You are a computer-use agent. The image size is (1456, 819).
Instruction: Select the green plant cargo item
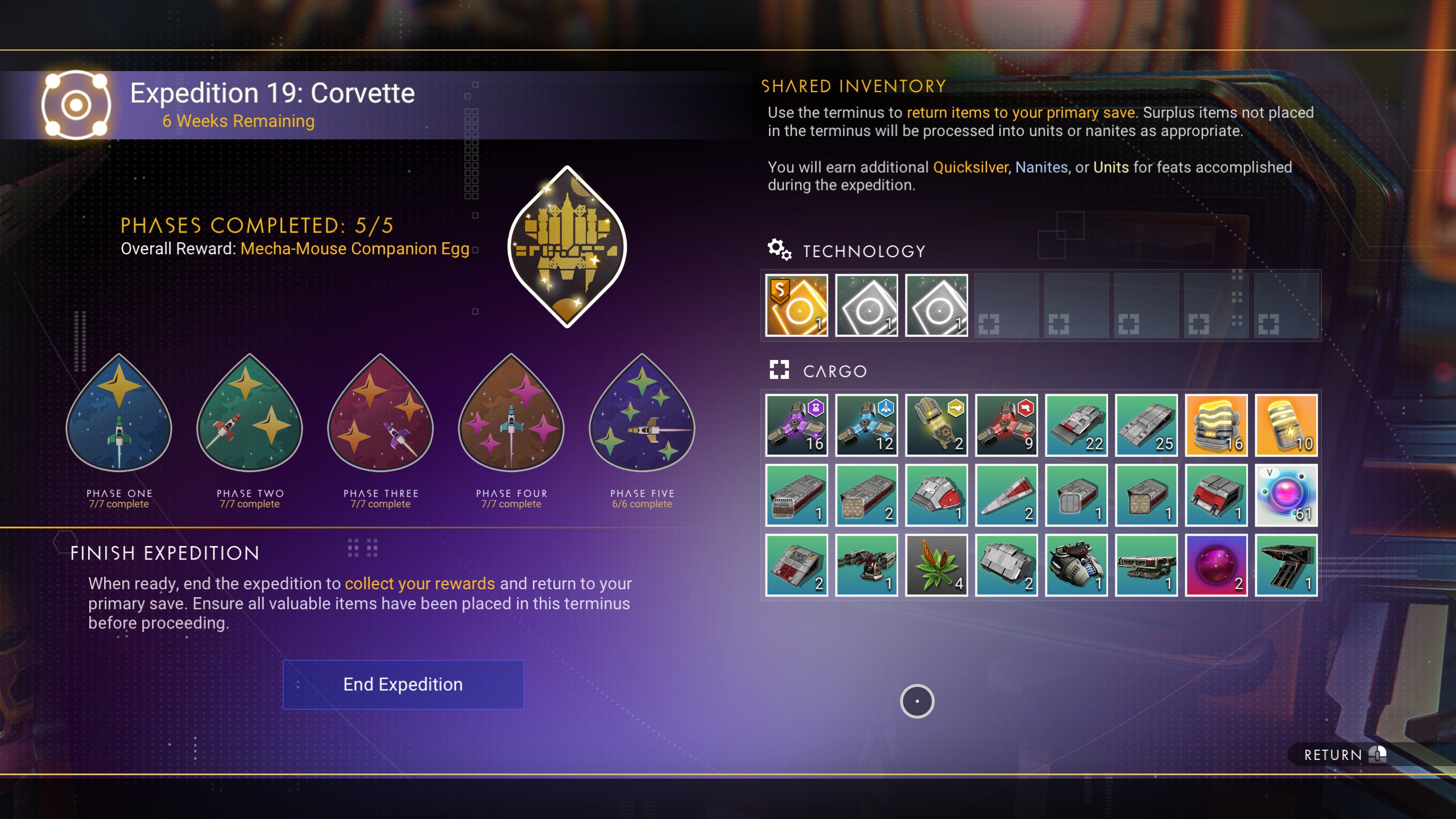(x=936, y=565)
